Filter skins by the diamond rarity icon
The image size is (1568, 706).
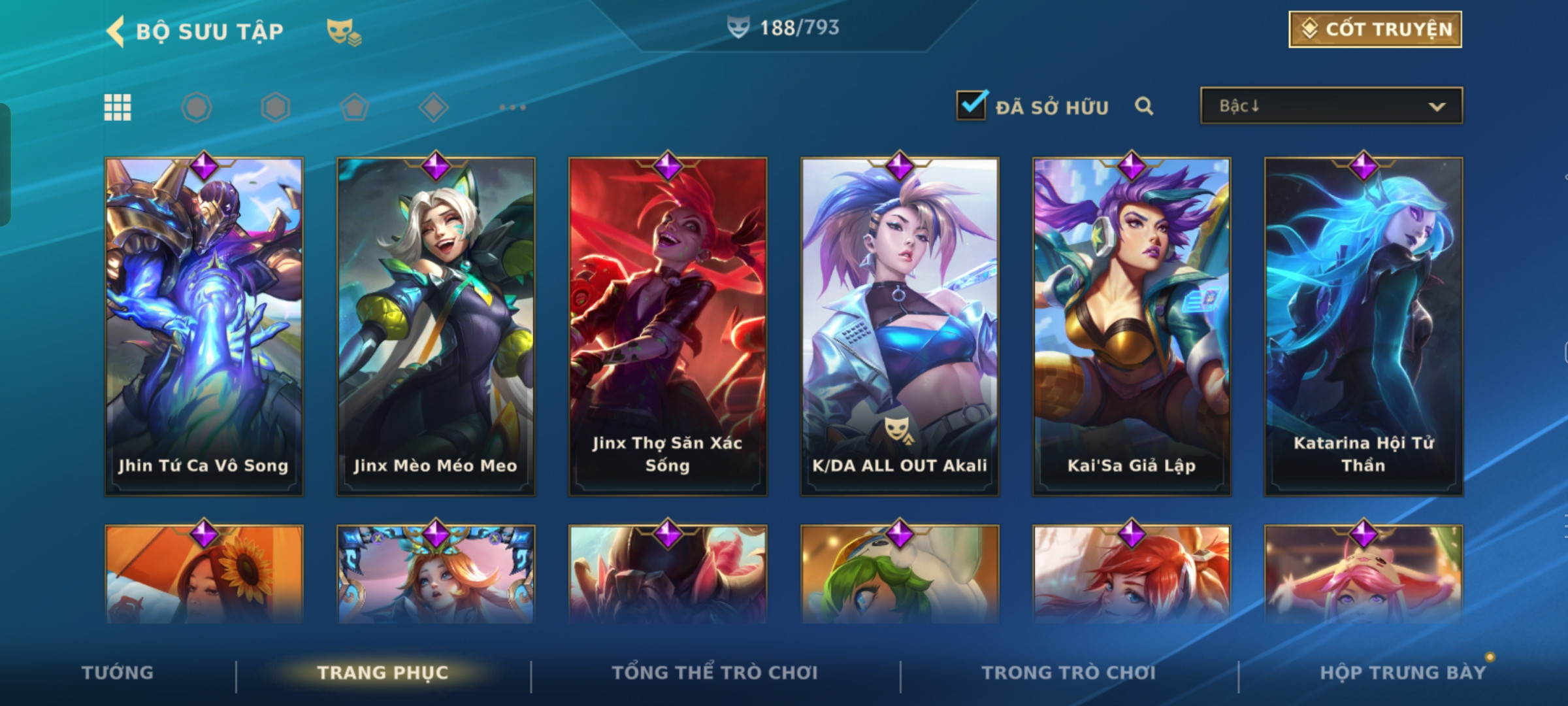434,107
